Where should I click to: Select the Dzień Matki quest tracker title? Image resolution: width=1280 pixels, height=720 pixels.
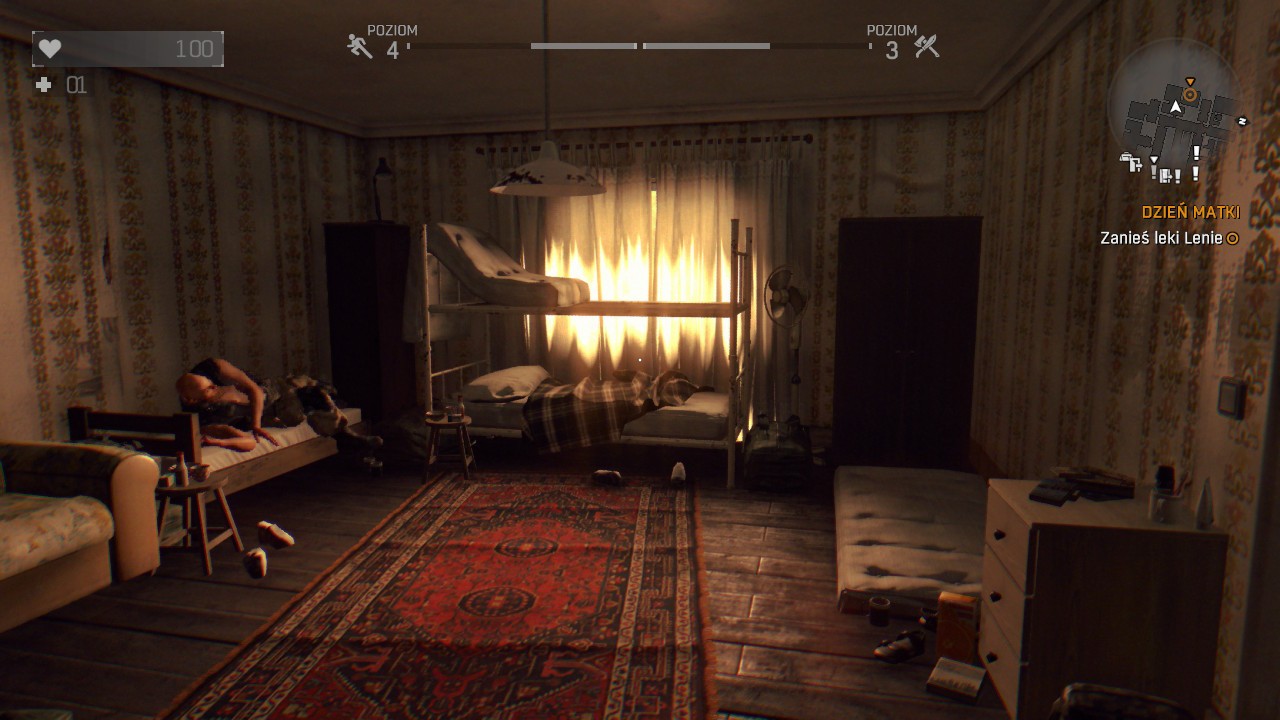1190,212
